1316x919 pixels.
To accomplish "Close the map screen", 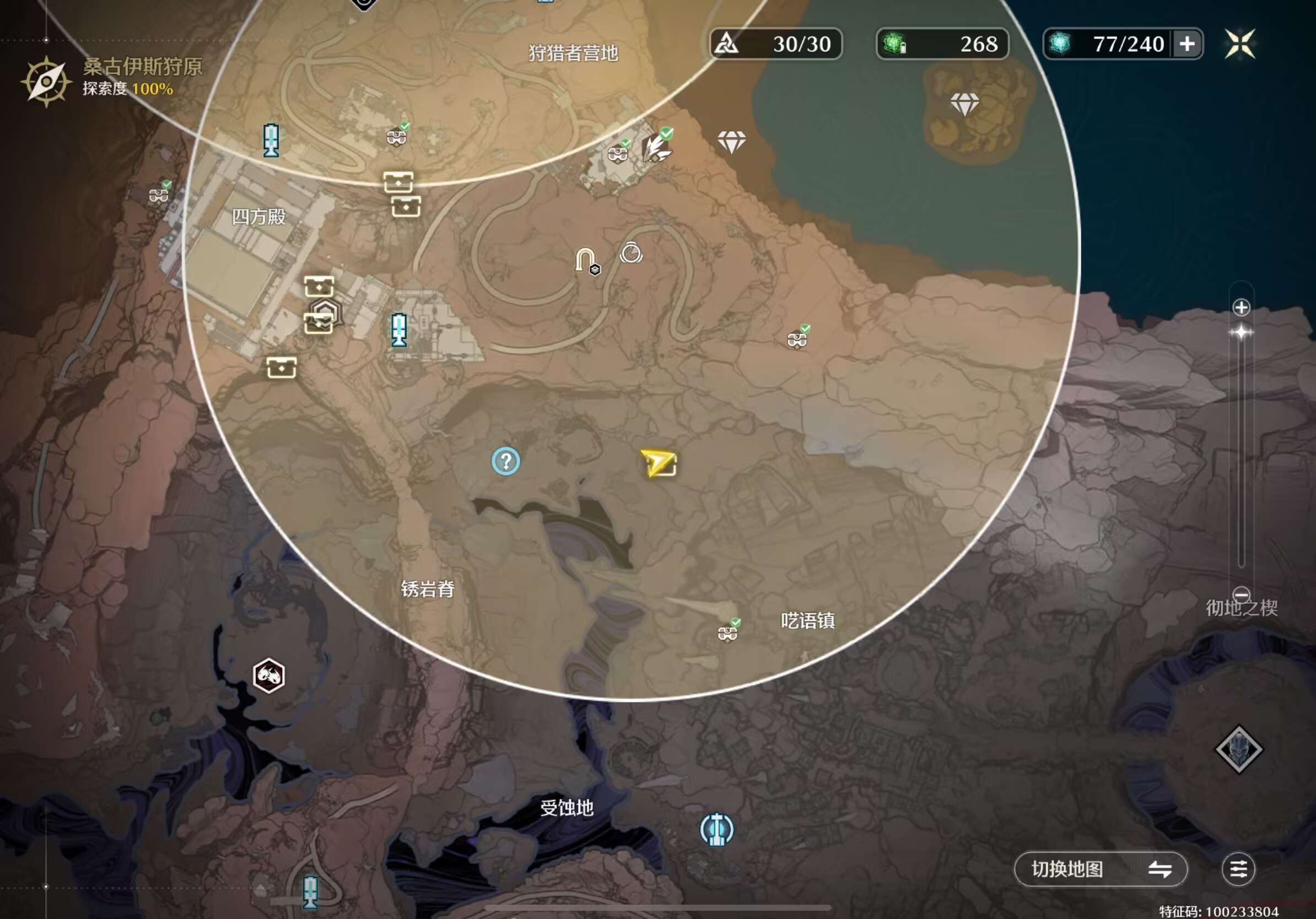I will pyautogui.click(x=1240, y=44).
